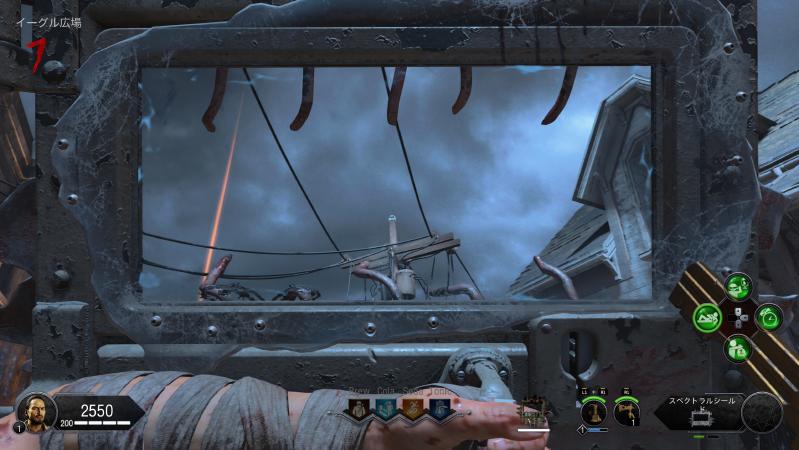Activate the Soda perk icon
Image resolution: width=799 pixels, height=450 pixels.
[x=411, y=409]
